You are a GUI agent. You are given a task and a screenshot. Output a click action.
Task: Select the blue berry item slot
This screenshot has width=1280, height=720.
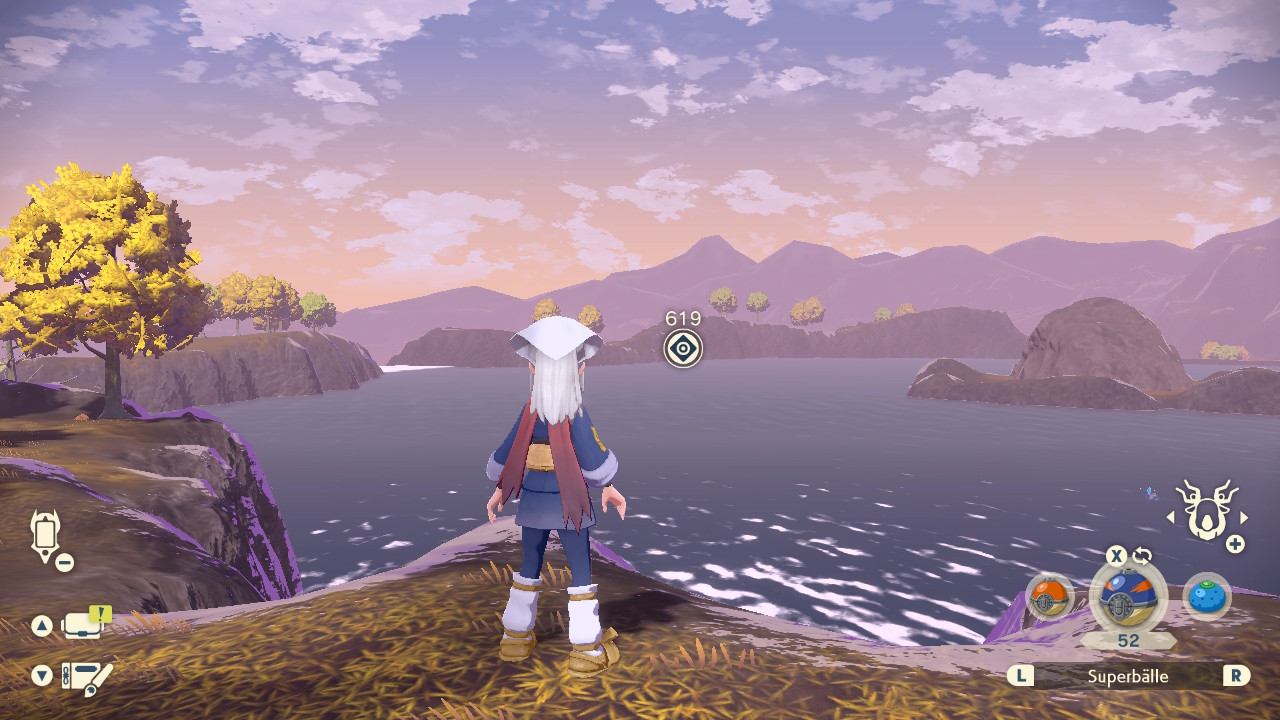click(x=1206, y=598)
